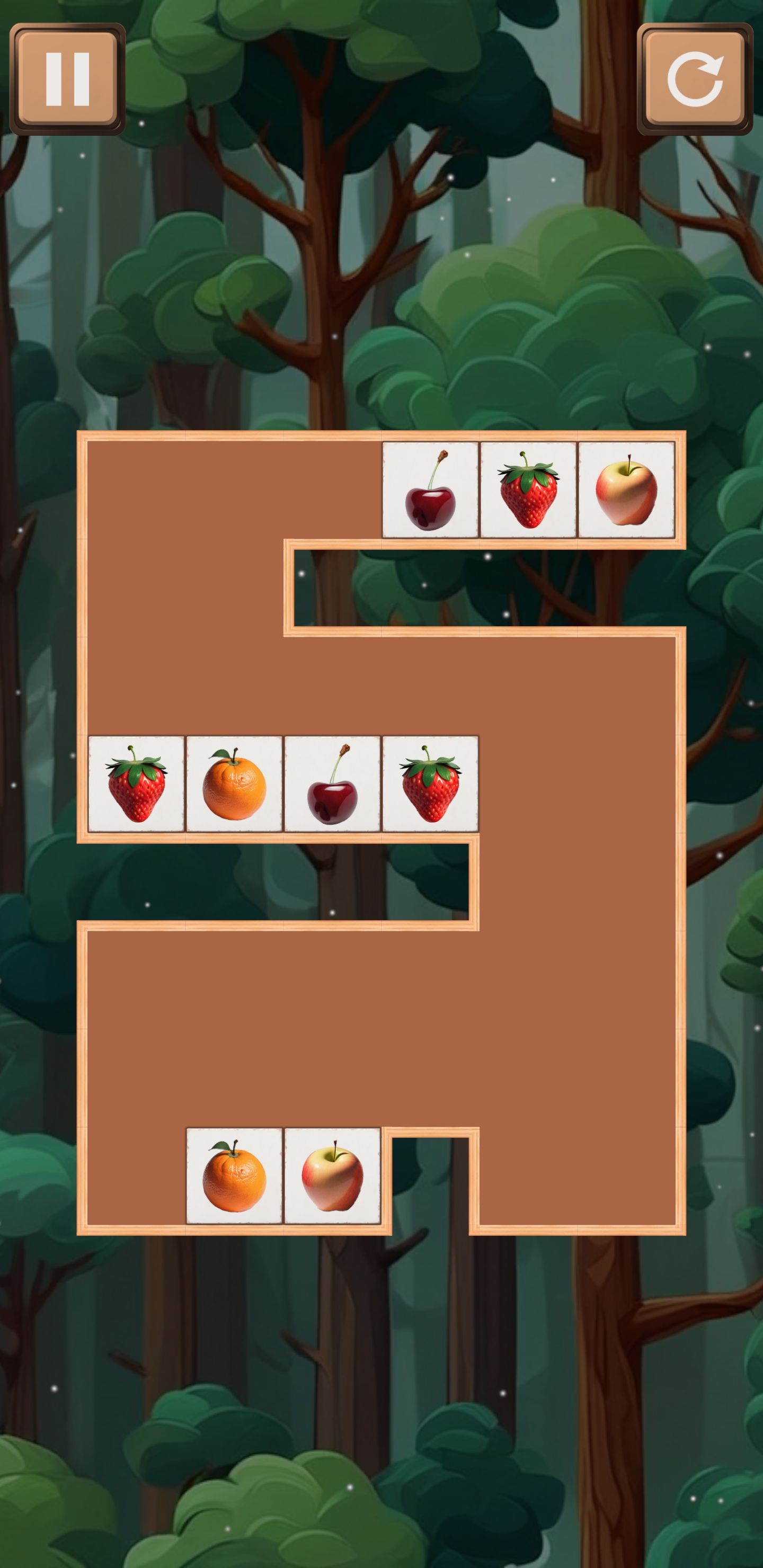Pause the game
763x1568 pixels.
pos(67,78)
